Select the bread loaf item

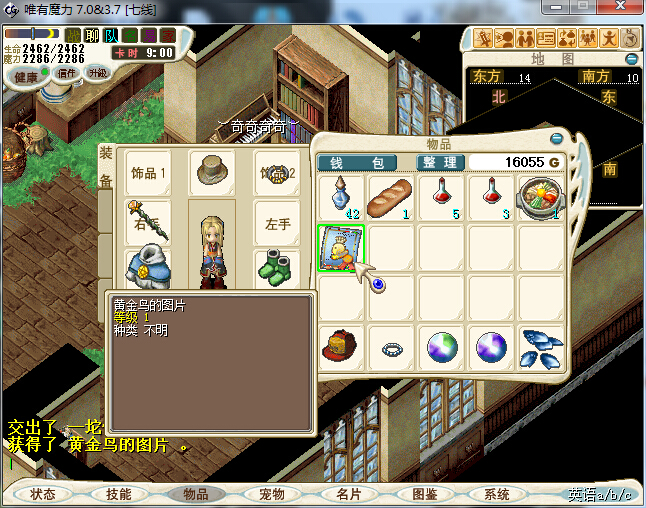[391, 198]
